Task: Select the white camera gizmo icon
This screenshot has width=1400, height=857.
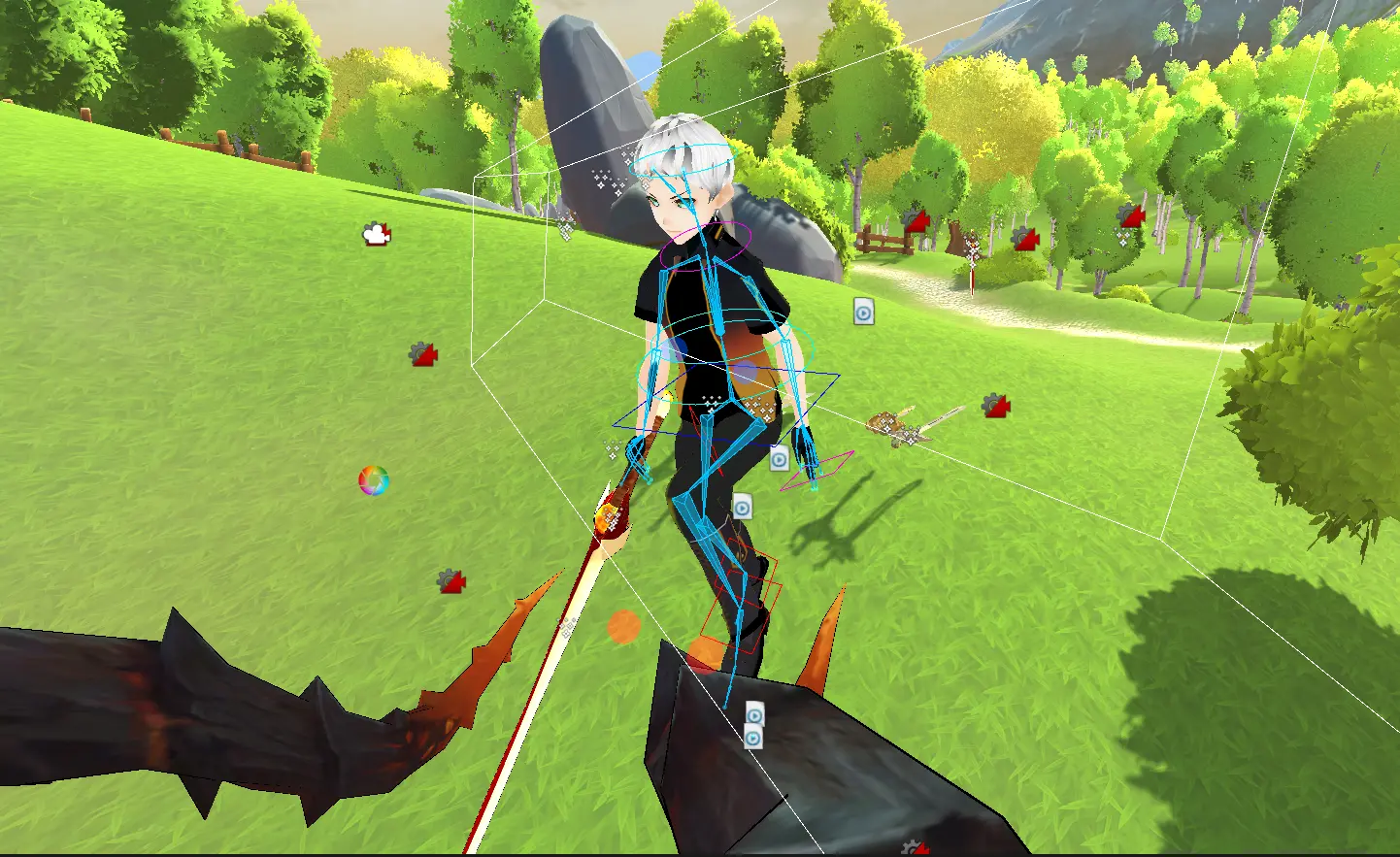Action: click(x=376, y=234)
